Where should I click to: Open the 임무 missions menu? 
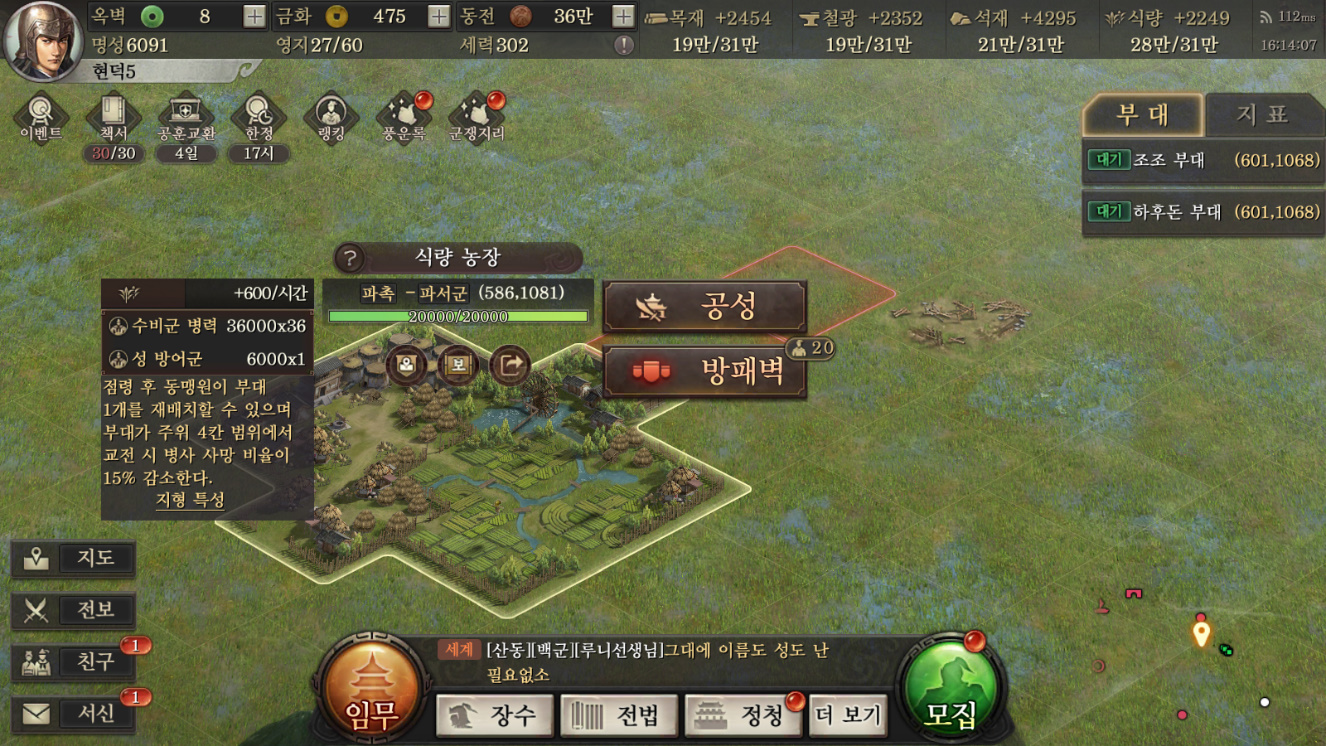point(372,692)
